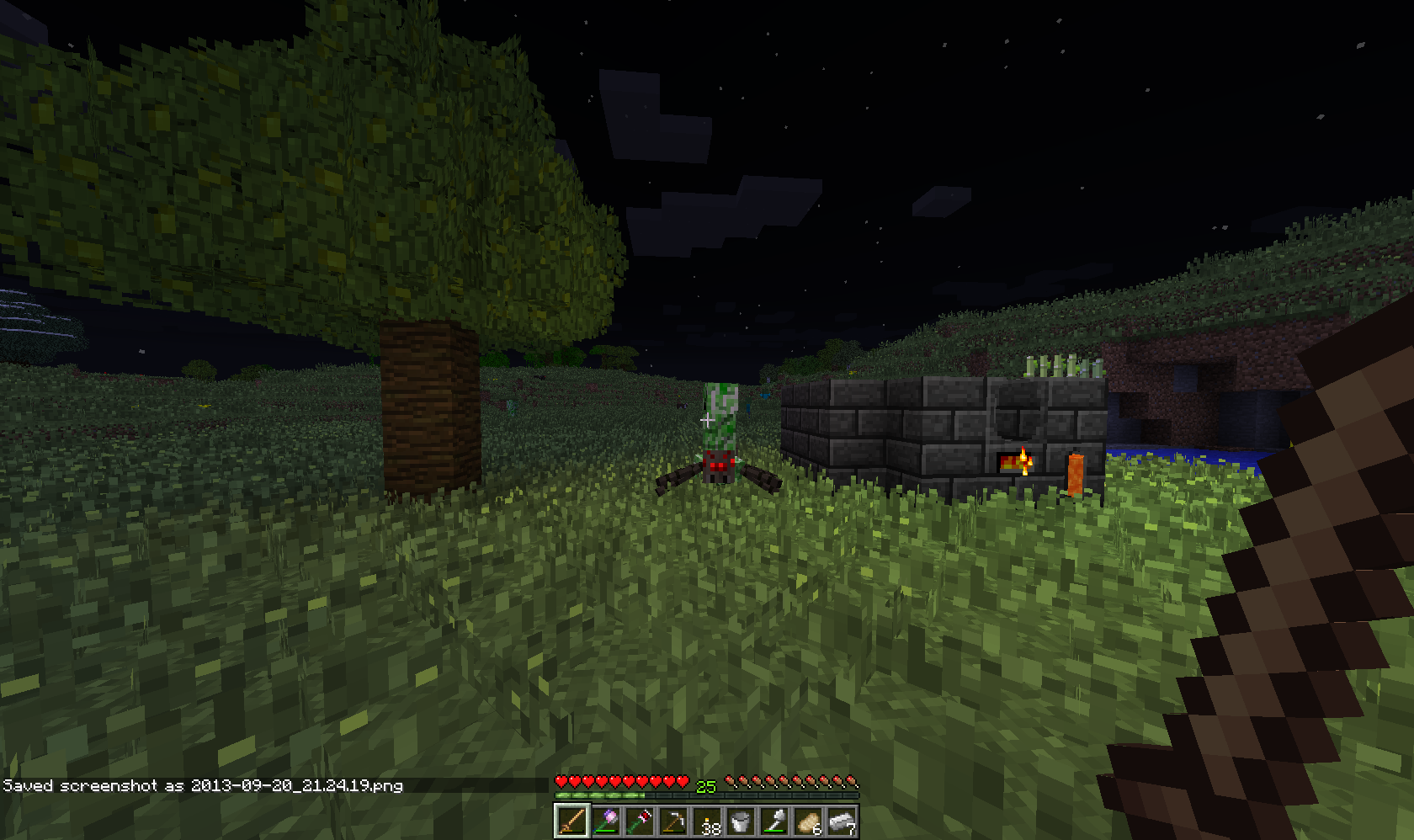Select the bread stack of 6
The height and width of the screenshot is (840, 1414).
point(808,821)
